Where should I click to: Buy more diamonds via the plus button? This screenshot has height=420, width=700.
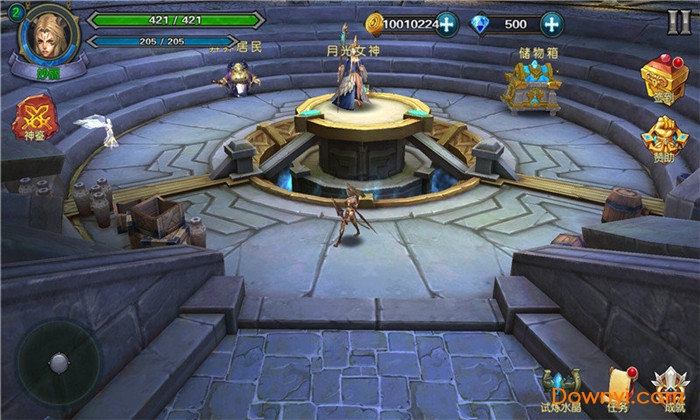[x=551, y=24]
